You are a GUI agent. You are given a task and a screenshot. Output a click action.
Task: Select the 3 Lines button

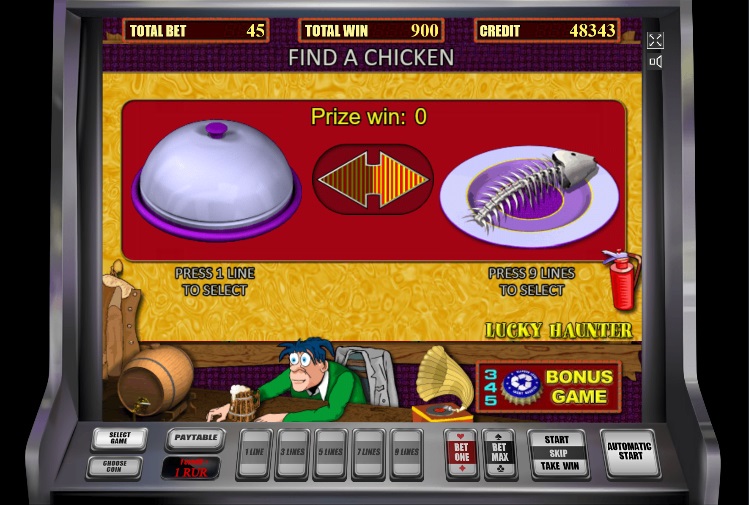coord(292,453)
